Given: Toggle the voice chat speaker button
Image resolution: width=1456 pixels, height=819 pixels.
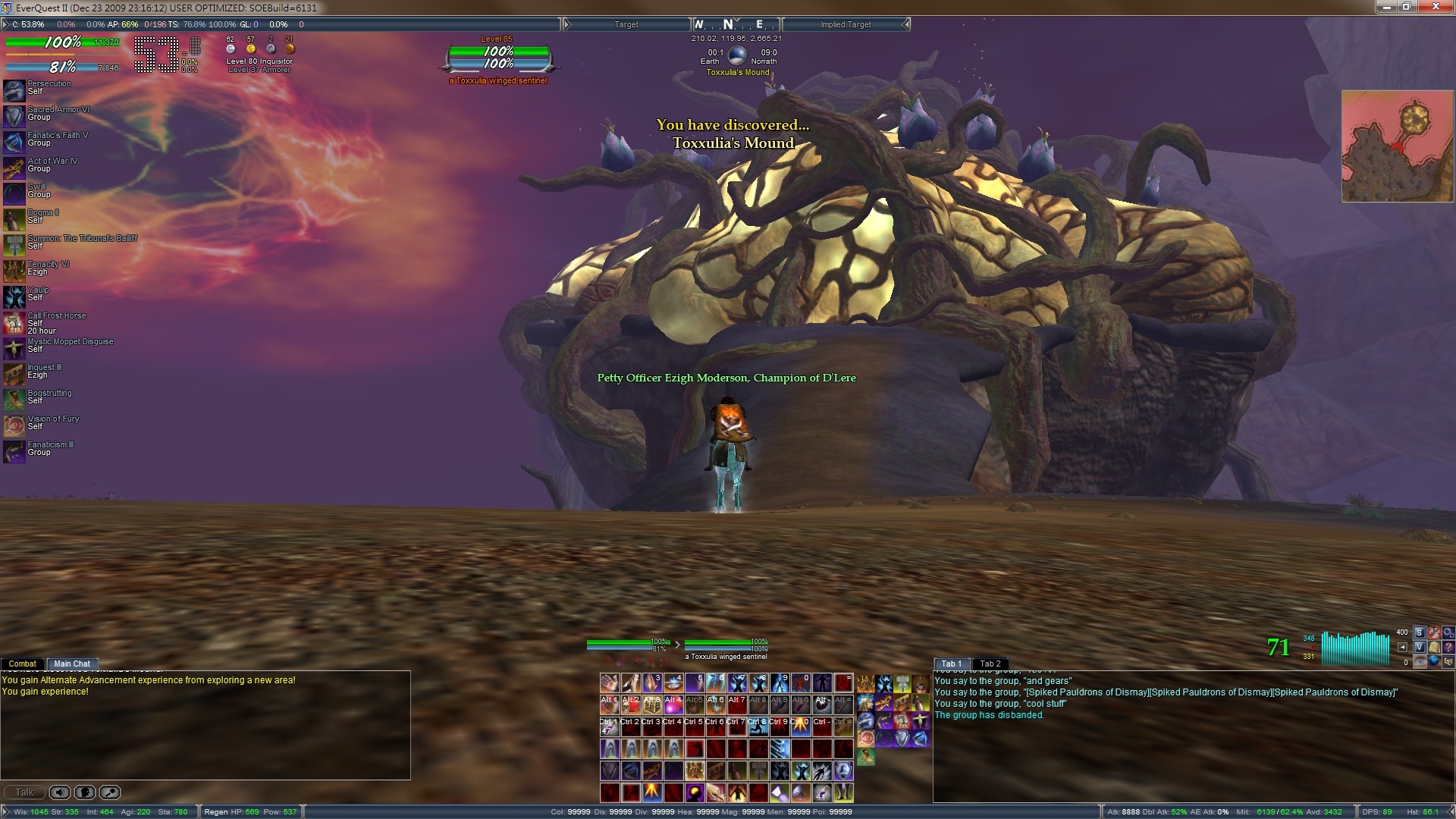Looking at the screenshot, I should (x=60, y=792).
